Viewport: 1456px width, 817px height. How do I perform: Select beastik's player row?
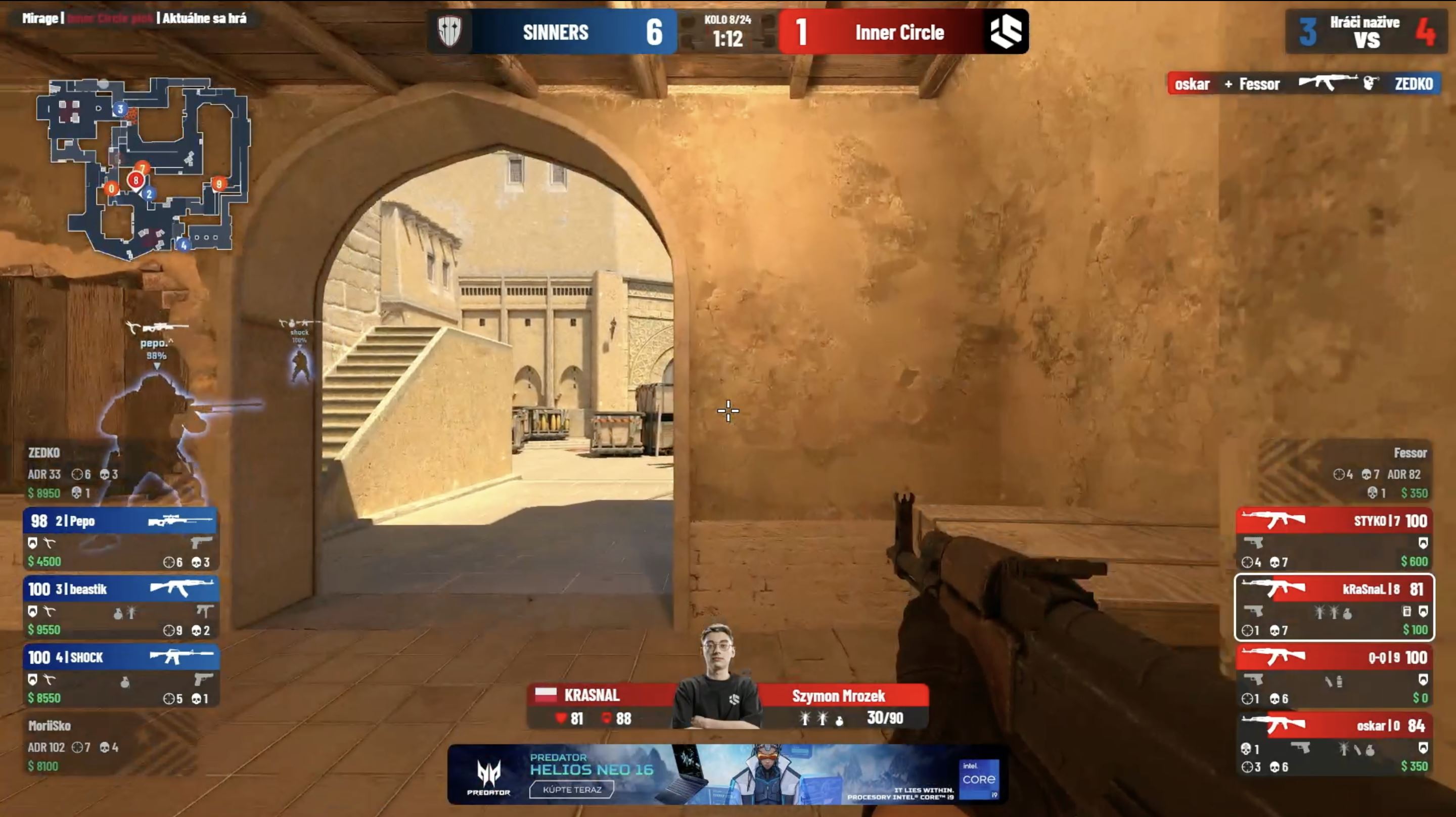pos(120,607)
